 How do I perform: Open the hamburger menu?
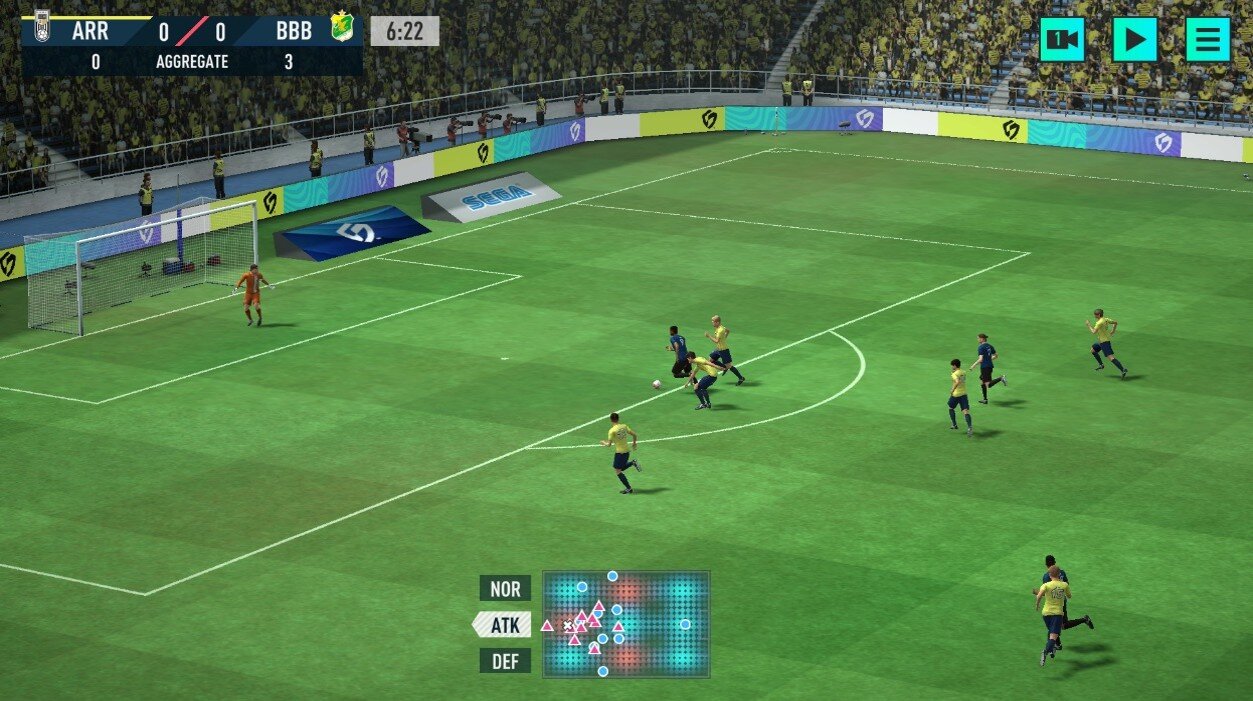coord(1208,40)
